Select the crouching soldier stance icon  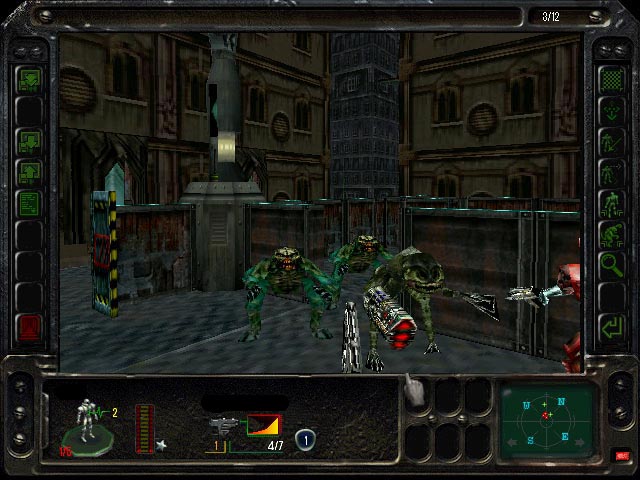click(610, 233)
